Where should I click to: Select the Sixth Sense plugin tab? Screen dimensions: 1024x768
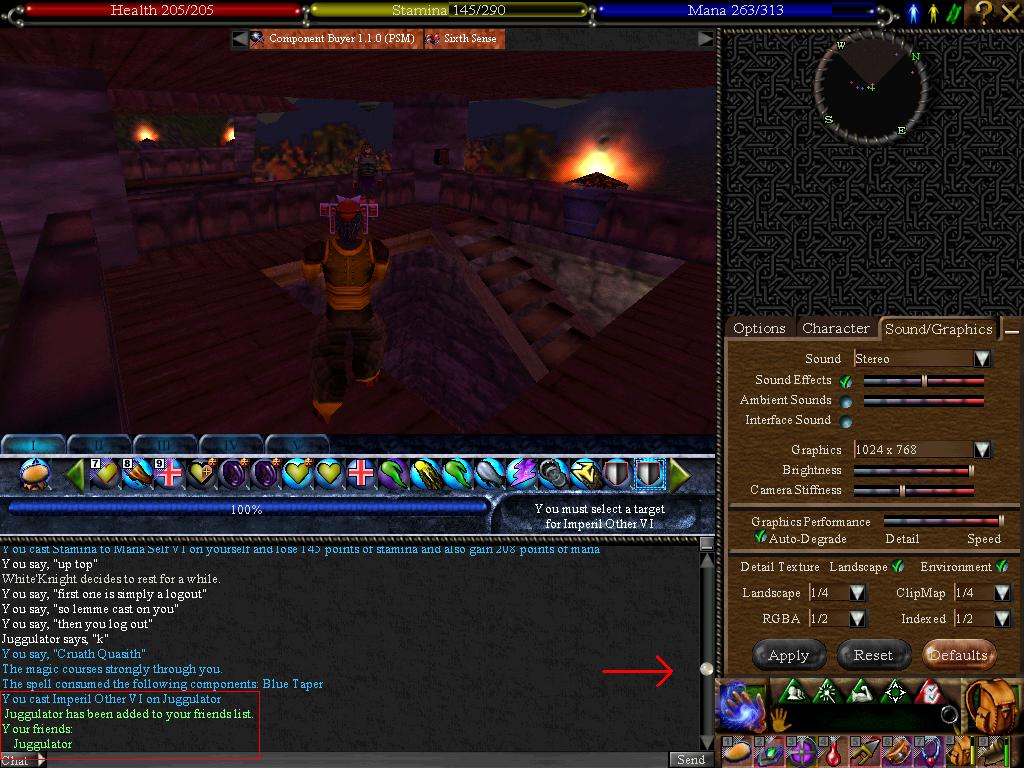(462, 39)
